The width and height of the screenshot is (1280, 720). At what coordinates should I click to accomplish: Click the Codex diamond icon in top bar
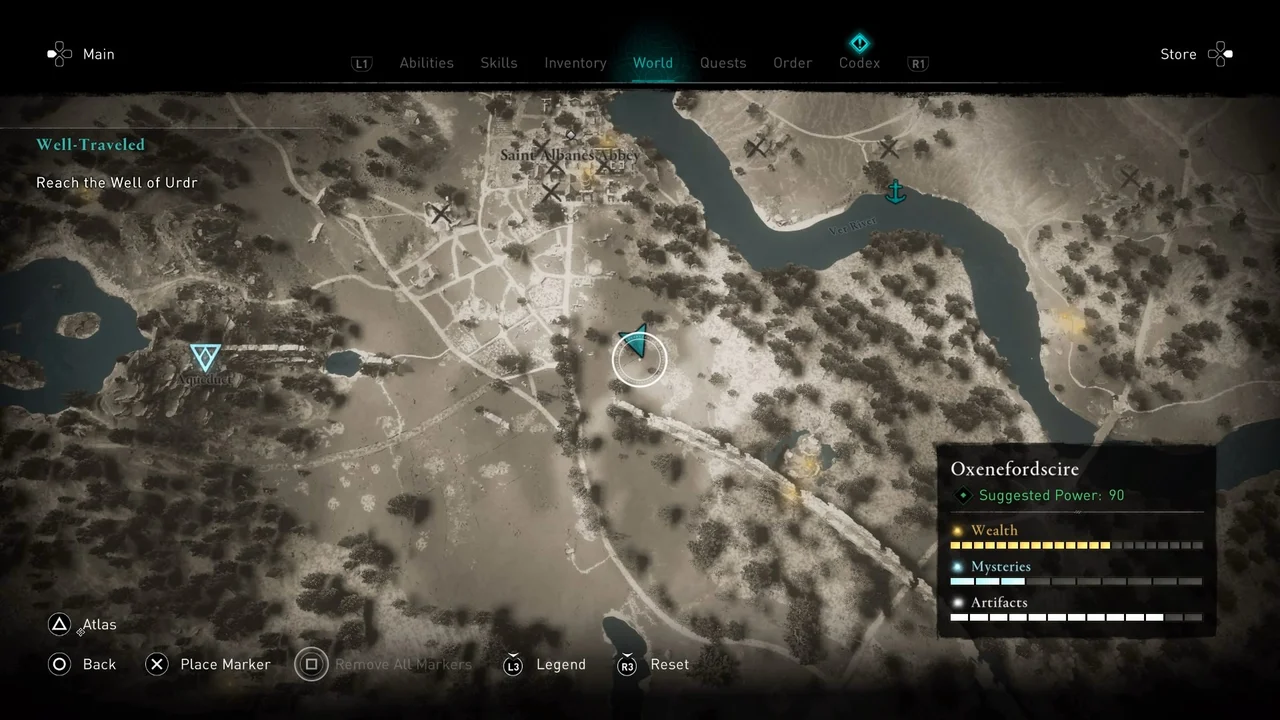pyautogui.click(x=859, y=43)
